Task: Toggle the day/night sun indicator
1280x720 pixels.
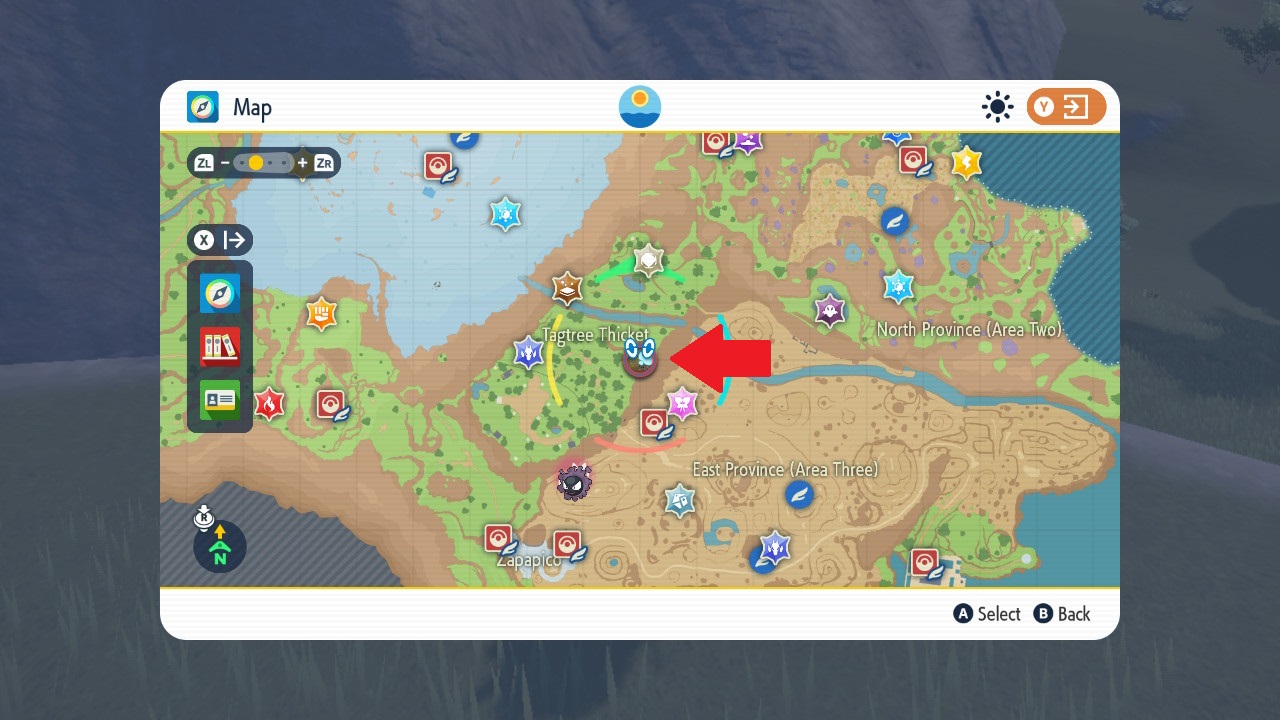Action: pyautogui.click(x=640, y=105)
